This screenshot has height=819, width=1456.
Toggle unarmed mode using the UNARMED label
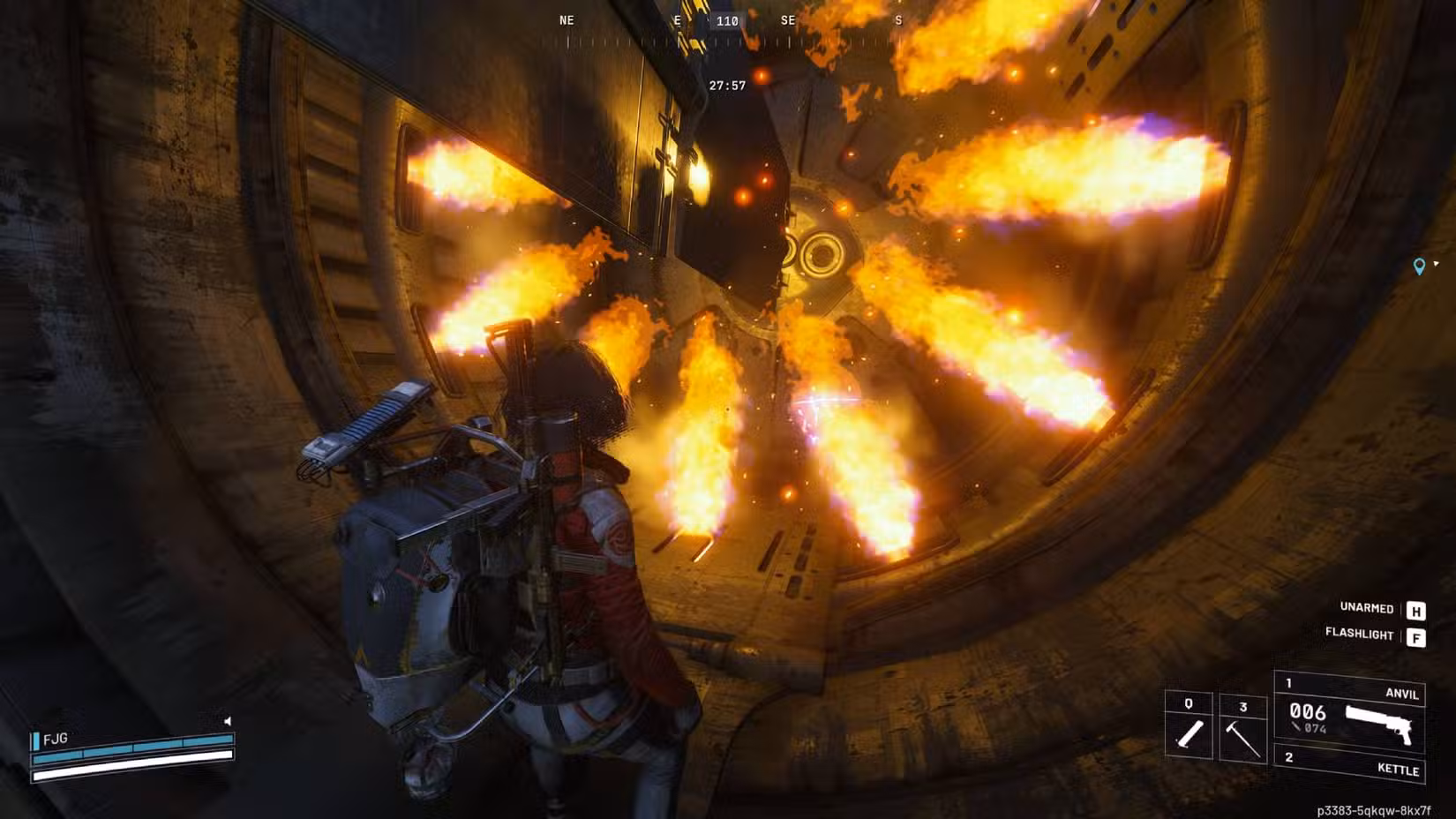(1368, 609)
